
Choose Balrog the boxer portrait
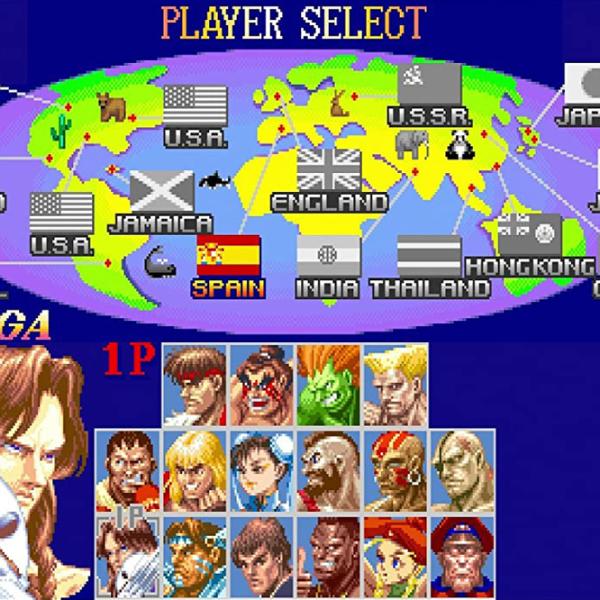[x=129, y=472]
